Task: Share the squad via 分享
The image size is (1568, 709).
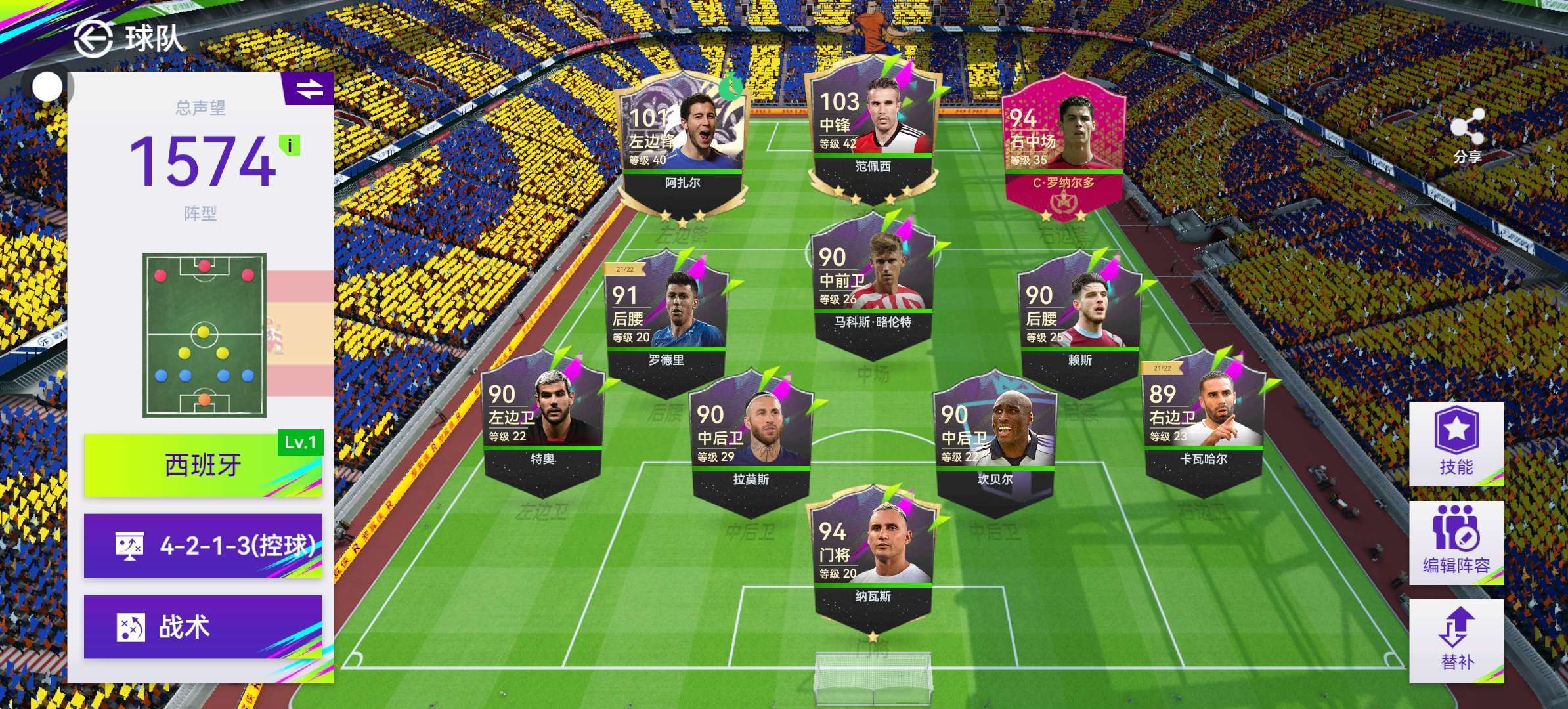Action: coord(1468,136)
